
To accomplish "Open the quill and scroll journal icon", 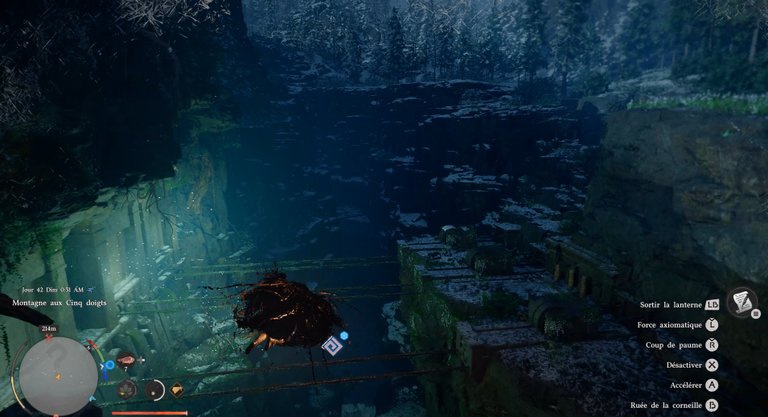I will point(741,300).
